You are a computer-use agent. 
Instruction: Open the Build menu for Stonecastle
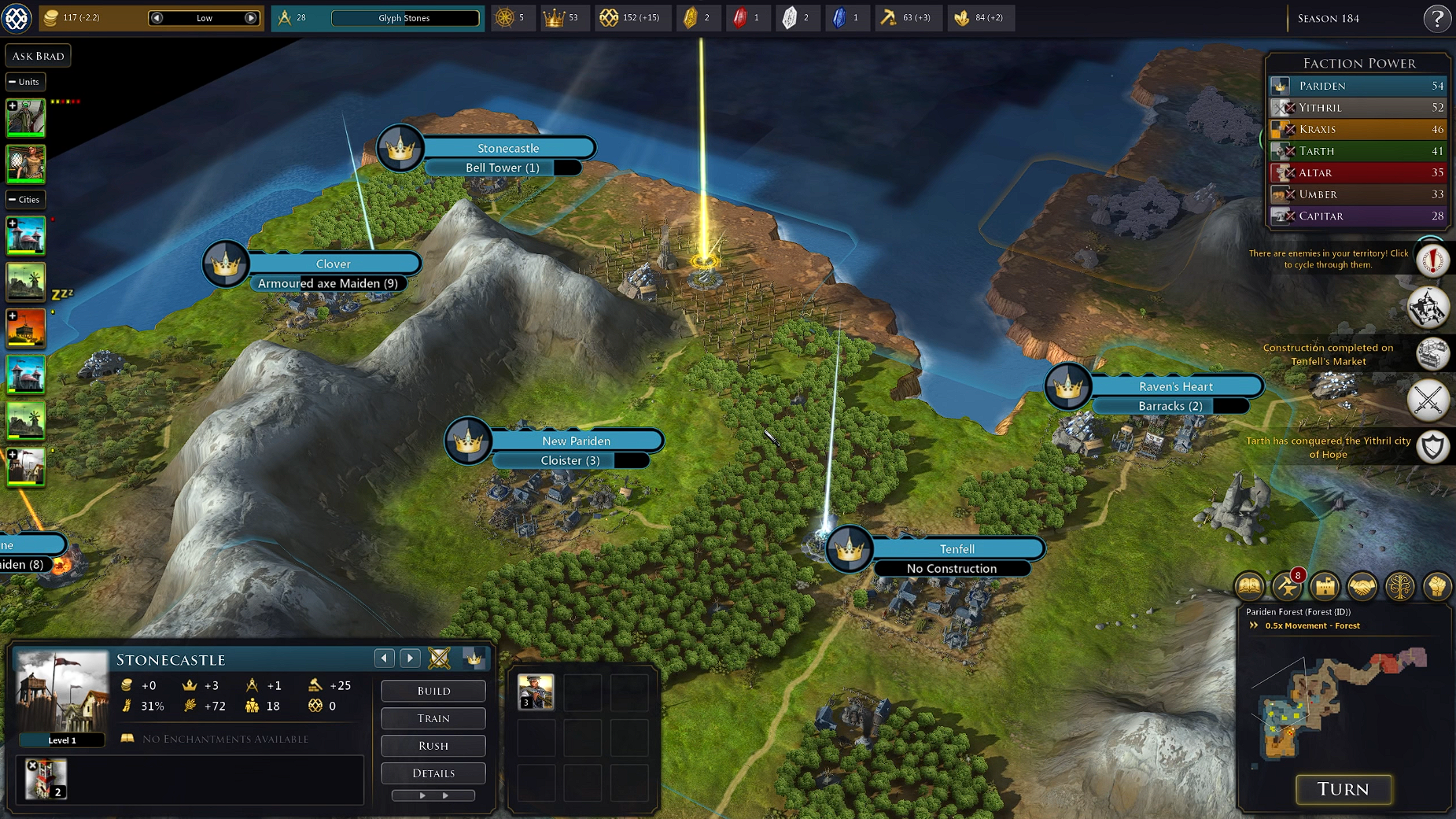point(433,691)
